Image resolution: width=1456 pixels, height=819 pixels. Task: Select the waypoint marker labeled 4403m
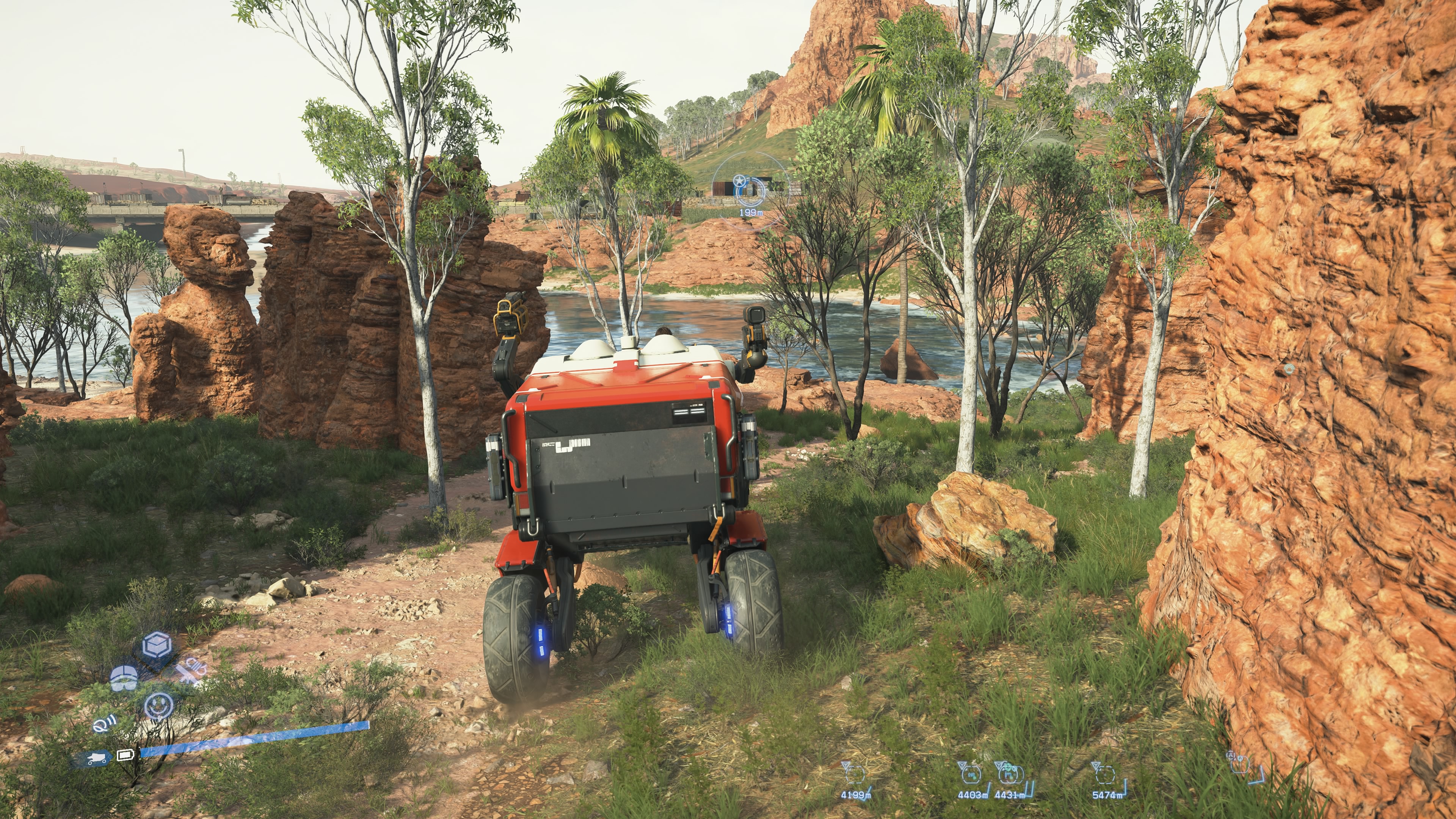pos(971,773)
